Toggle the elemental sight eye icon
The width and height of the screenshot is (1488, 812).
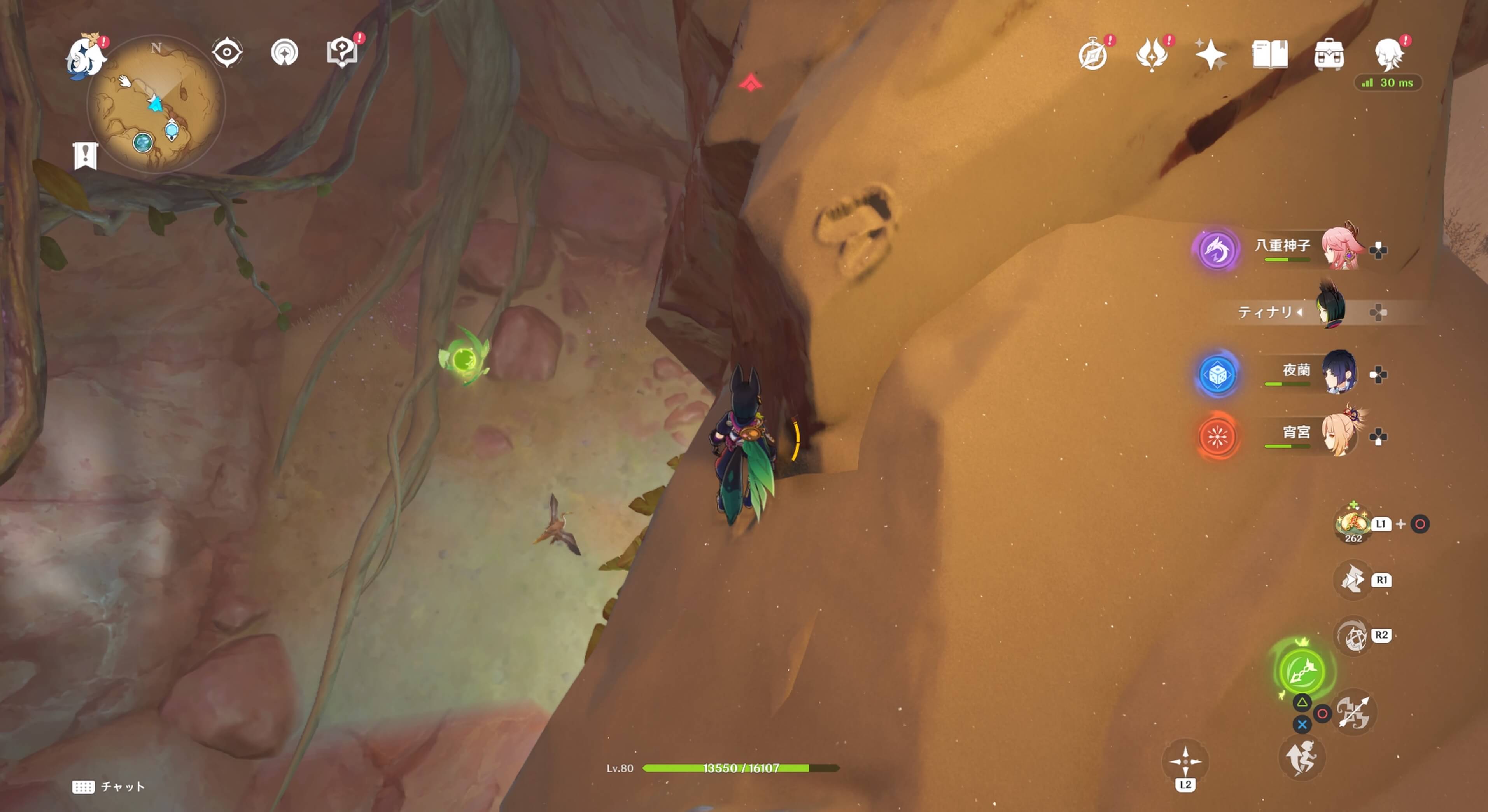pyautogui.click(x=226, y=52)
